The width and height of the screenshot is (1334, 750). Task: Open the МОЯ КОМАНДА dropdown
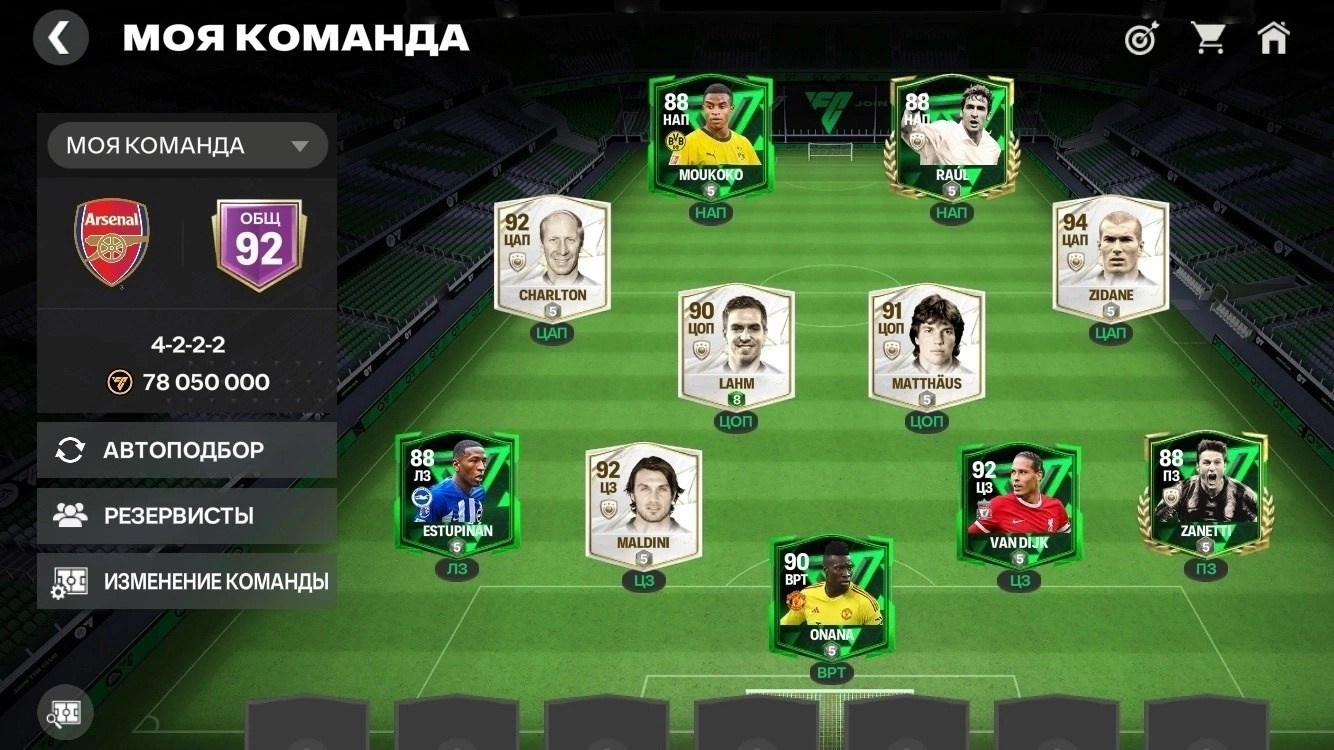[x=187, y=145]
